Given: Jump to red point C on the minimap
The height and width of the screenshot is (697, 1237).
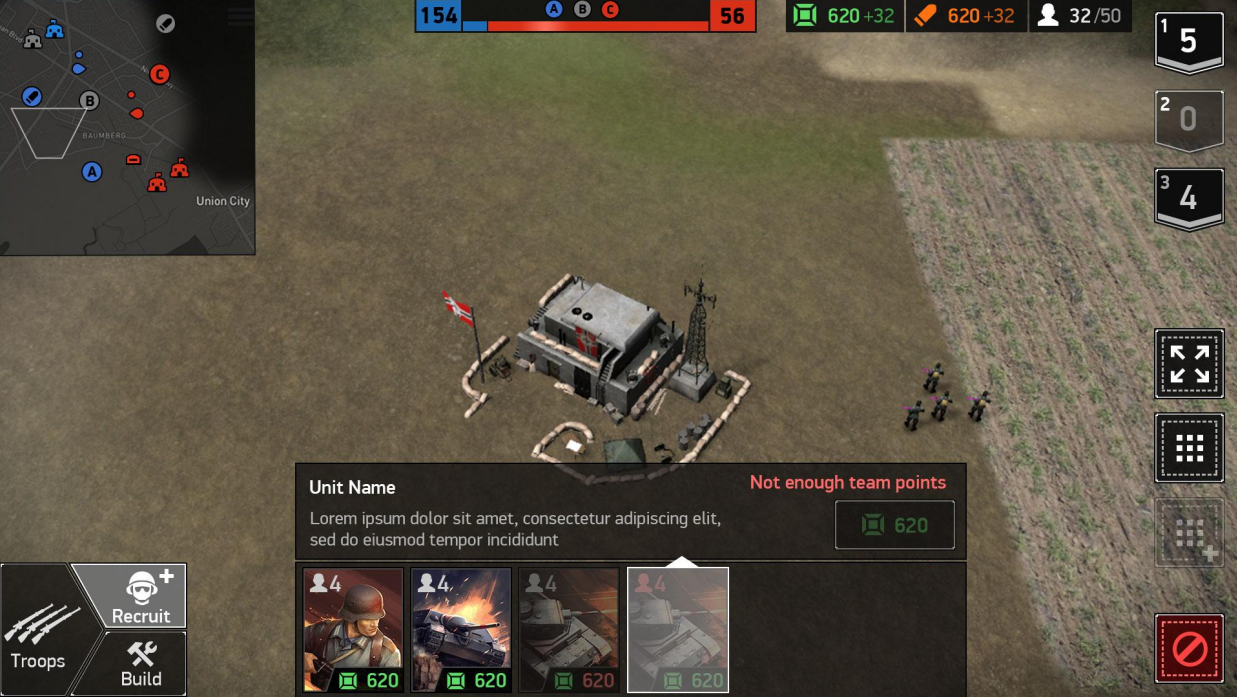Looking at the screenshot, I should (159, 74).
